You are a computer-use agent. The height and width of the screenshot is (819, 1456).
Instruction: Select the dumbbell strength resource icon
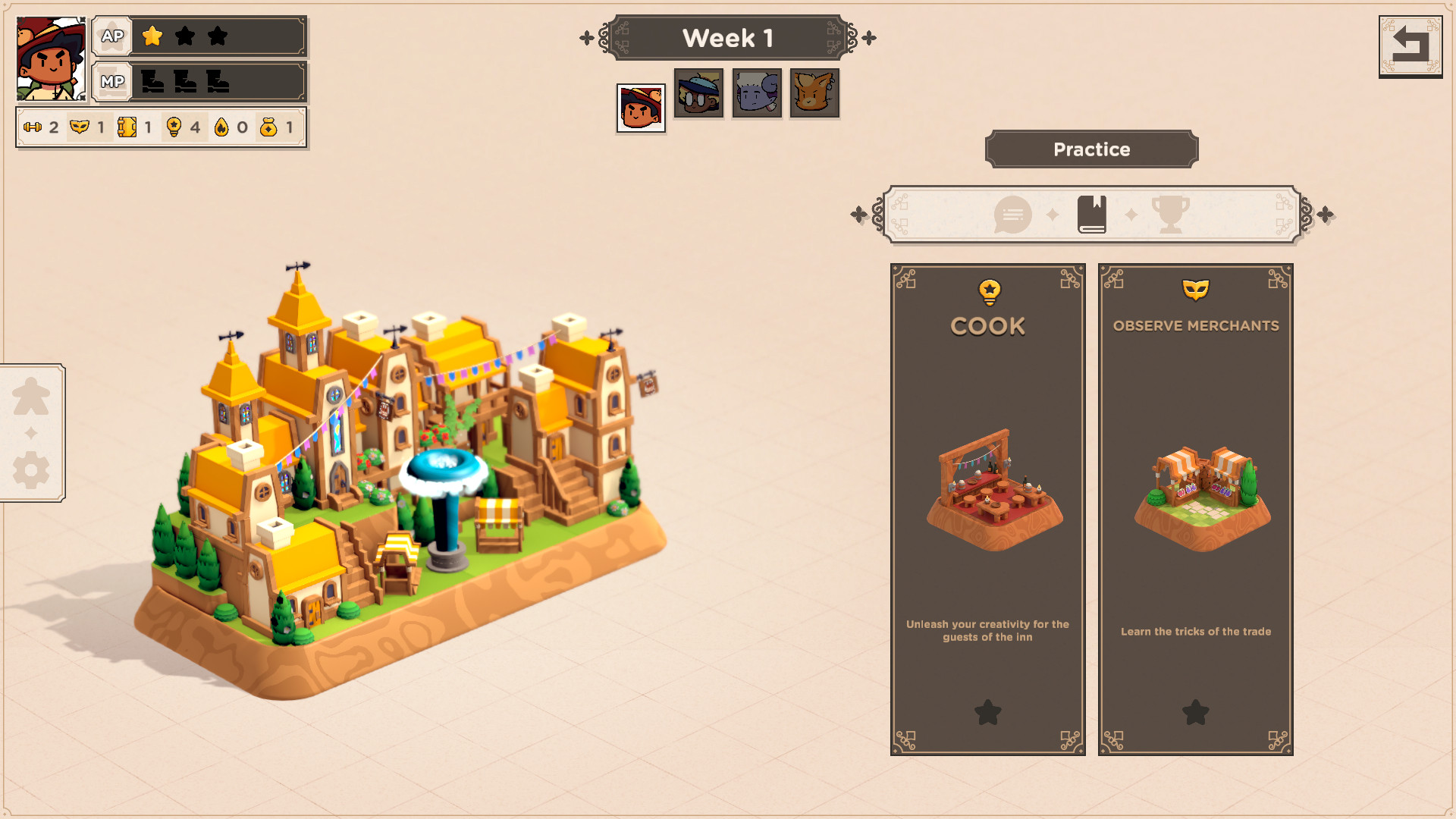click(33, 127)
